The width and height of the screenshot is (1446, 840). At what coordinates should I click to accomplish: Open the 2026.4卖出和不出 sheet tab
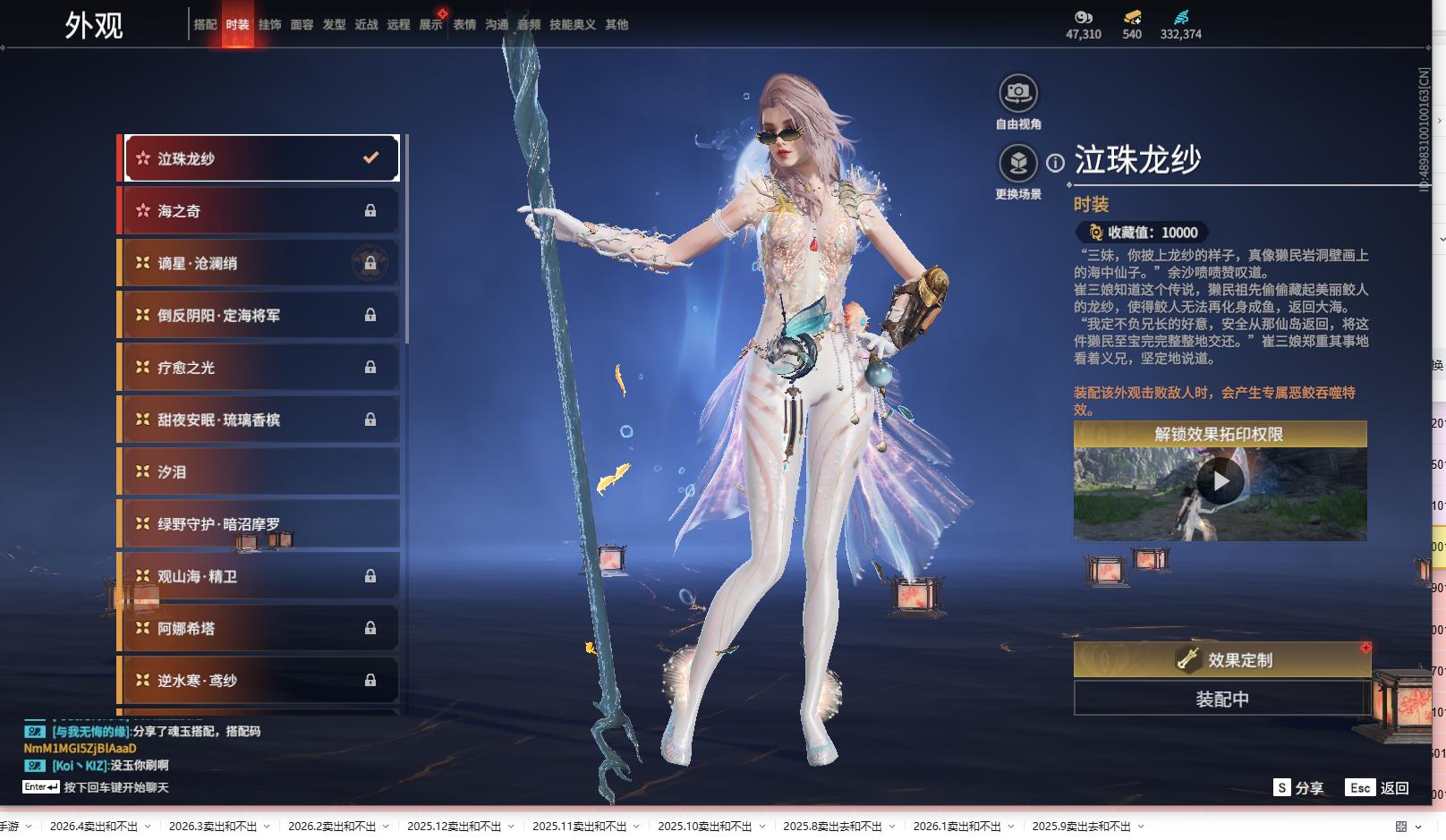[x=94, y=827]
